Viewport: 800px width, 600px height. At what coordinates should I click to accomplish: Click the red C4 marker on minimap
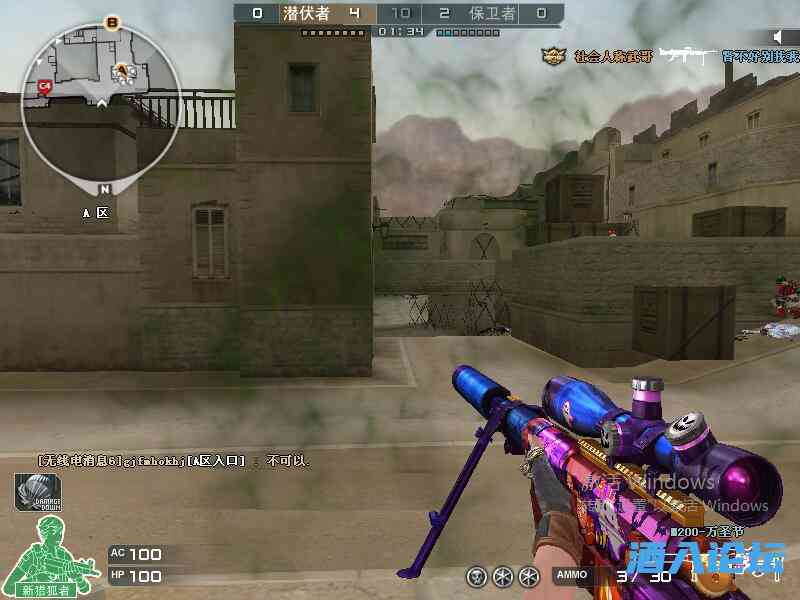point(44,87)
